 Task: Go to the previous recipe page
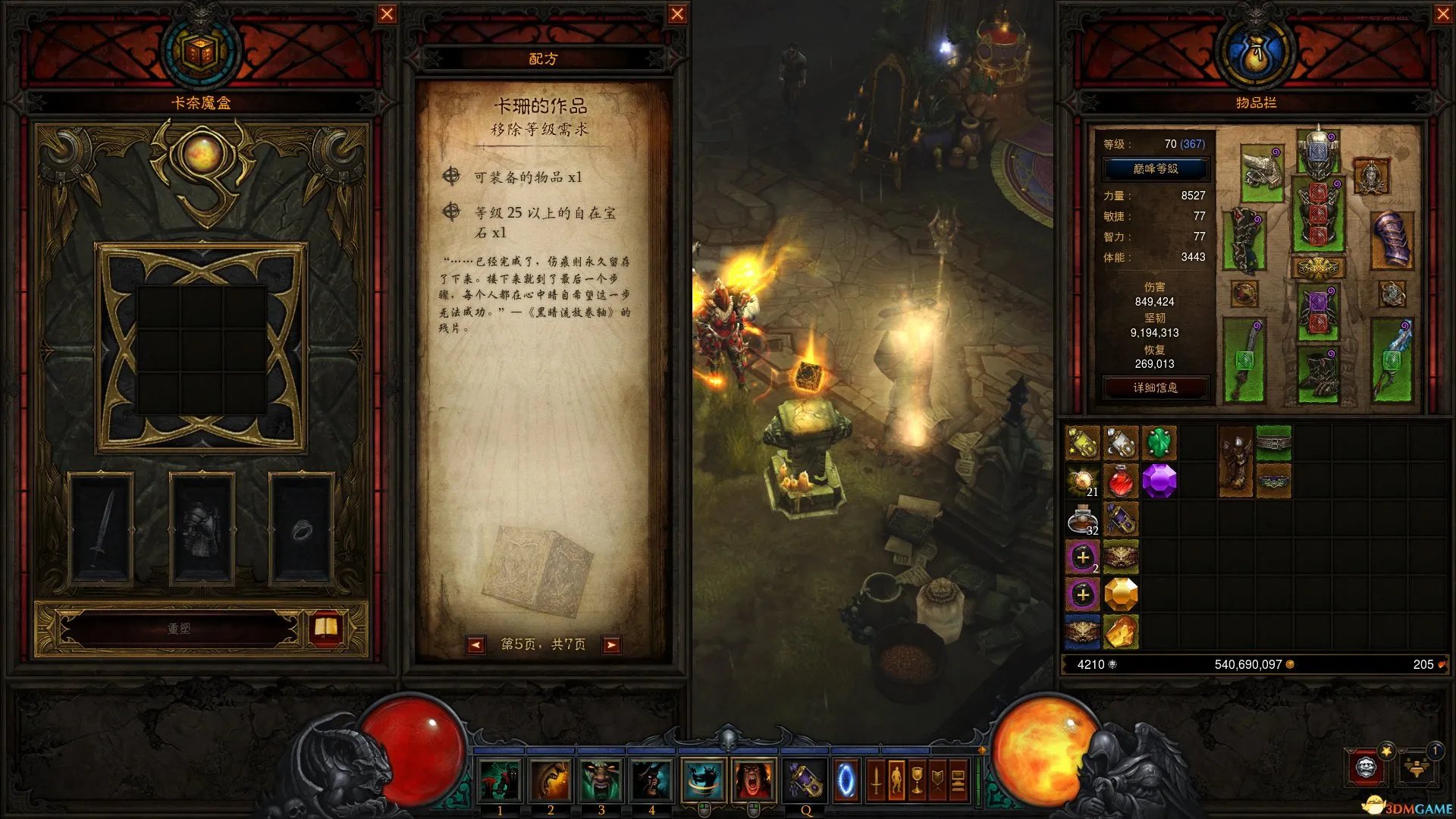tap(475, 645)
